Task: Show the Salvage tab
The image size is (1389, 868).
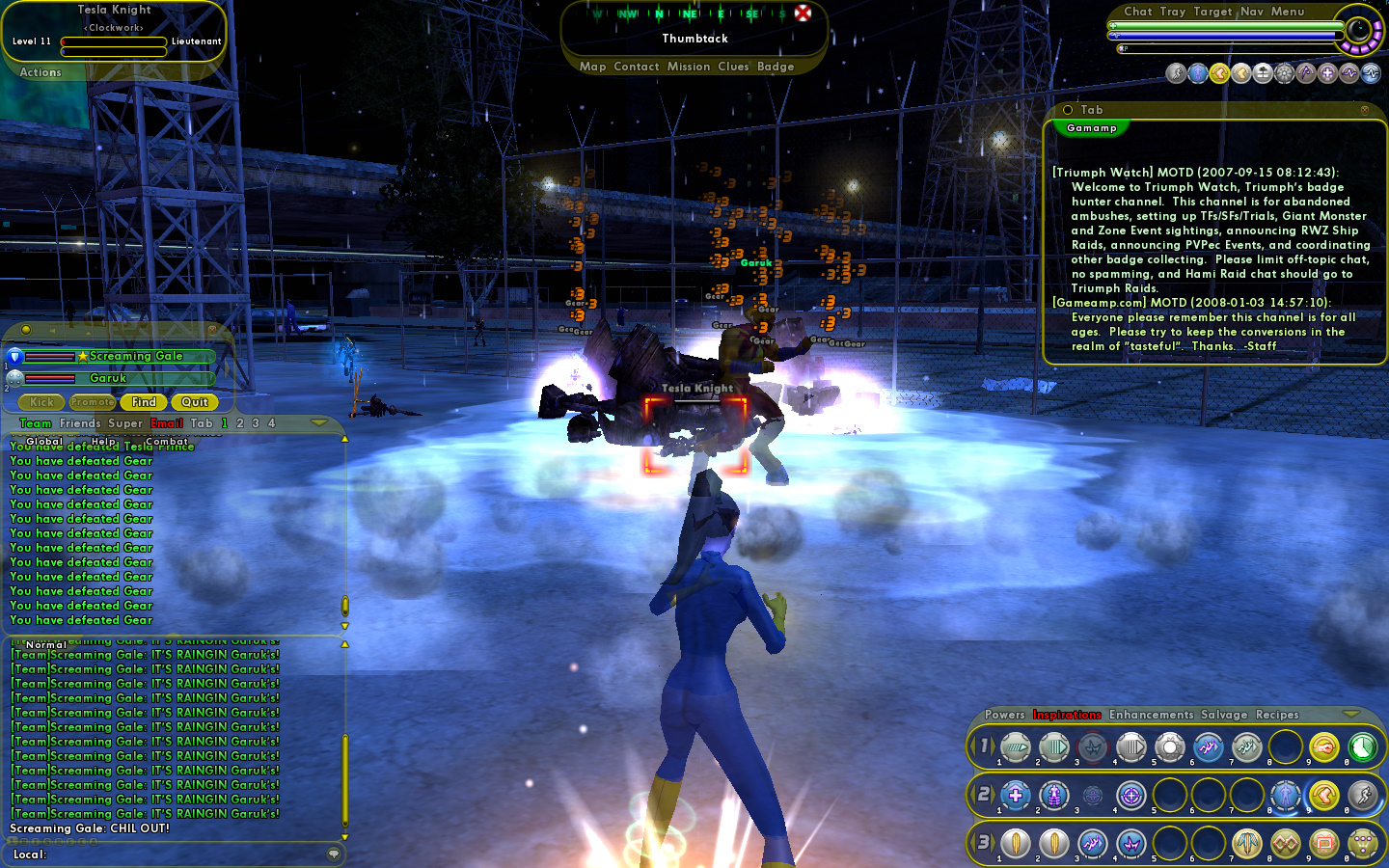Action: (x=1224, y=715)
